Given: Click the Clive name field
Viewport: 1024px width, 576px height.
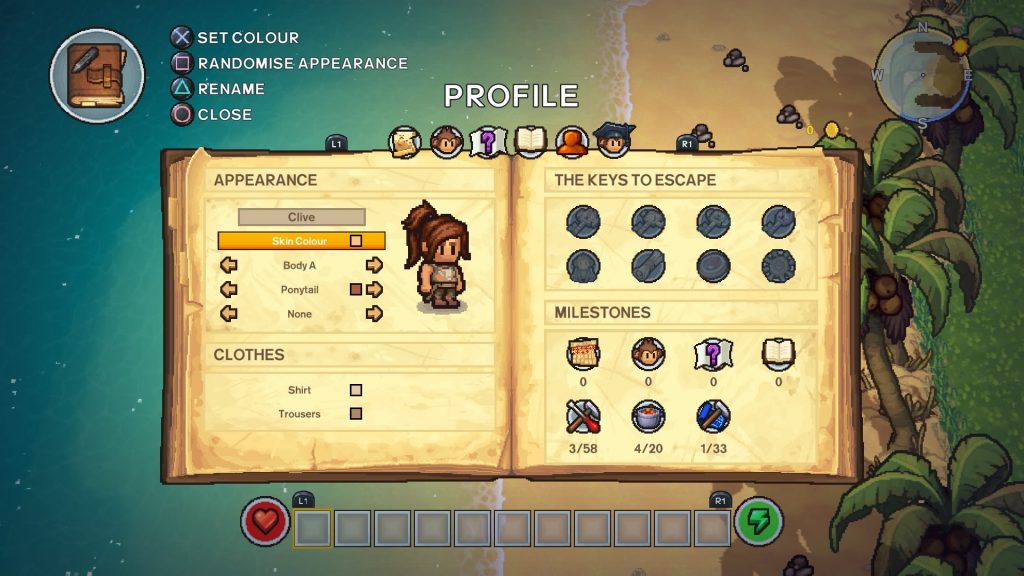Looking at the screenshot, I should (301, 217).
